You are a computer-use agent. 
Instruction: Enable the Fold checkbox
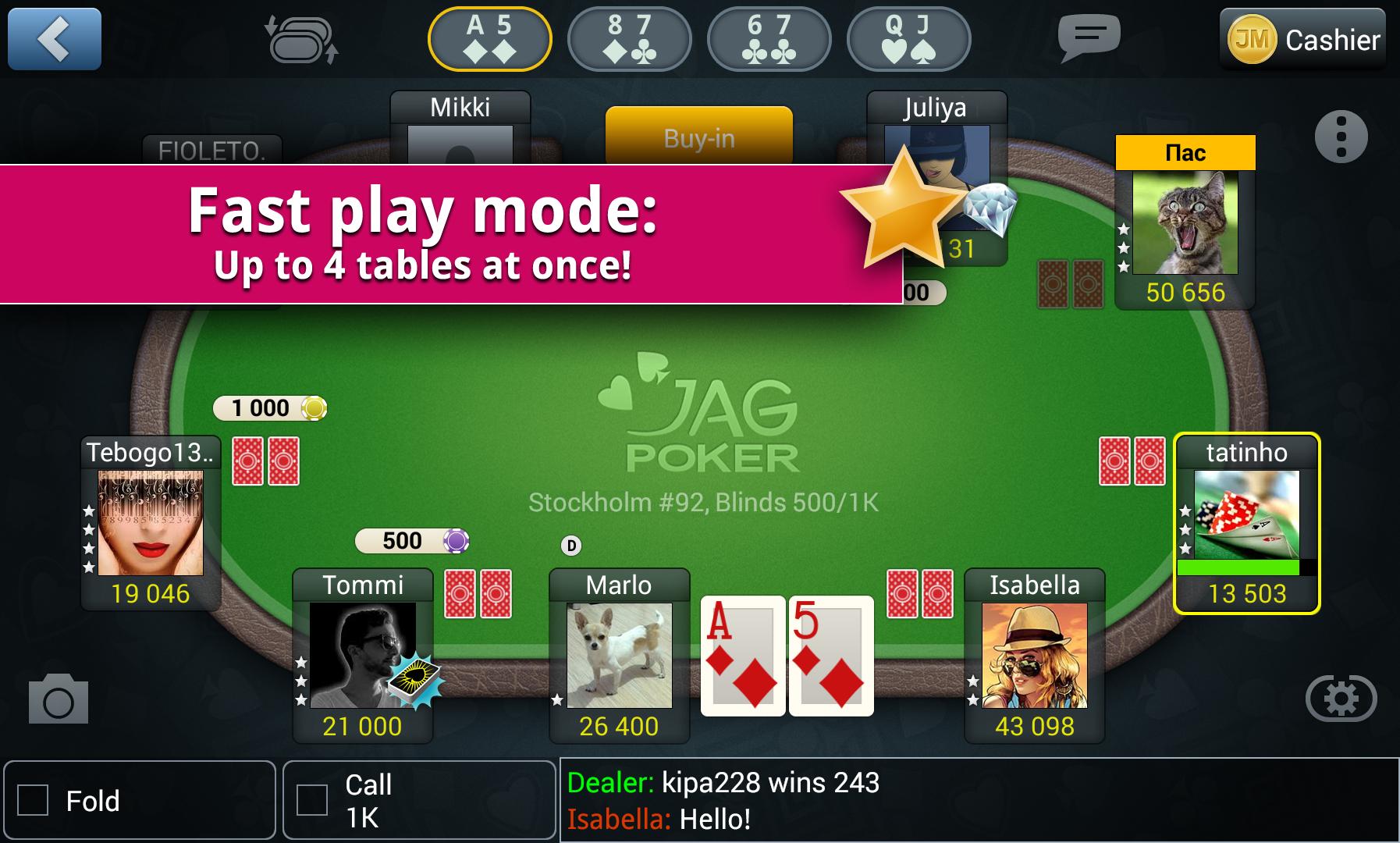32,800
